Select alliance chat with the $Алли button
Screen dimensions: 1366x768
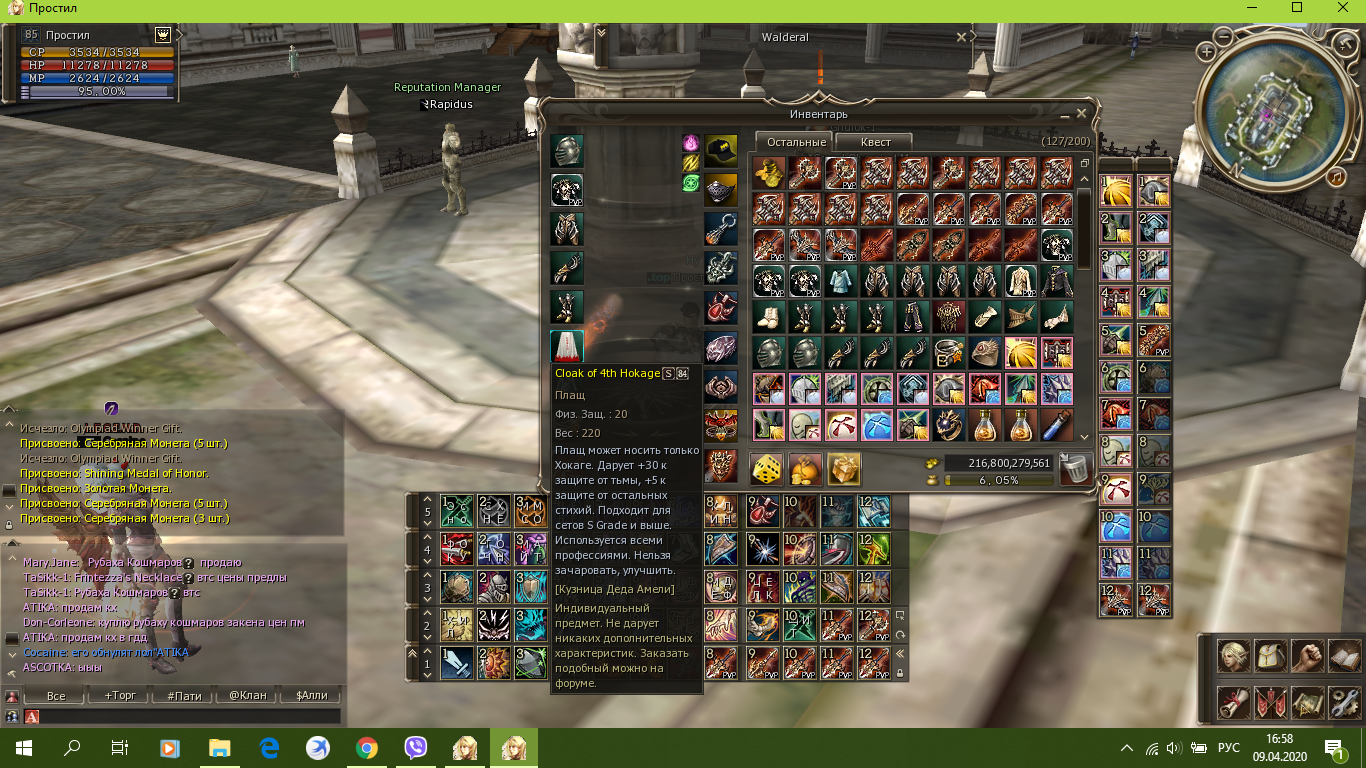click(310, 696)
